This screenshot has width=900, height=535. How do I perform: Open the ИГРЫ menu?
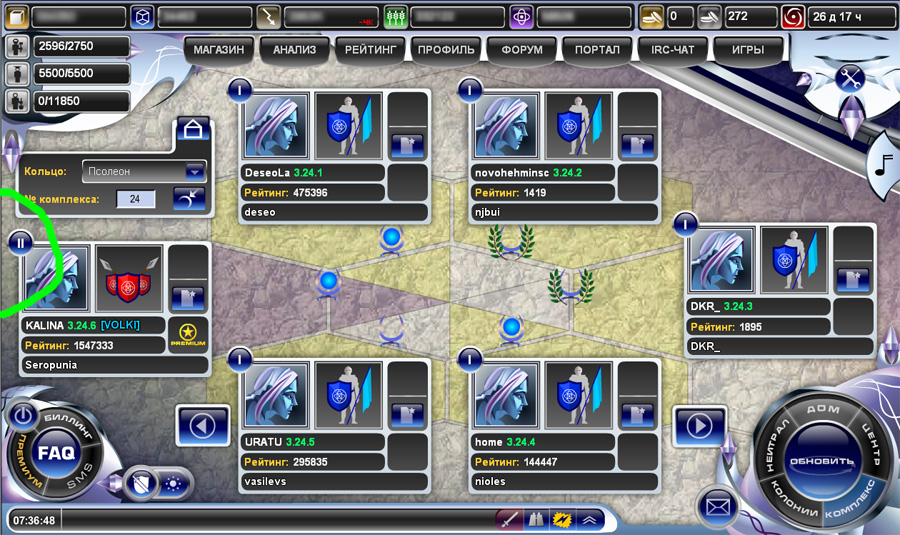tap(747, 49)
